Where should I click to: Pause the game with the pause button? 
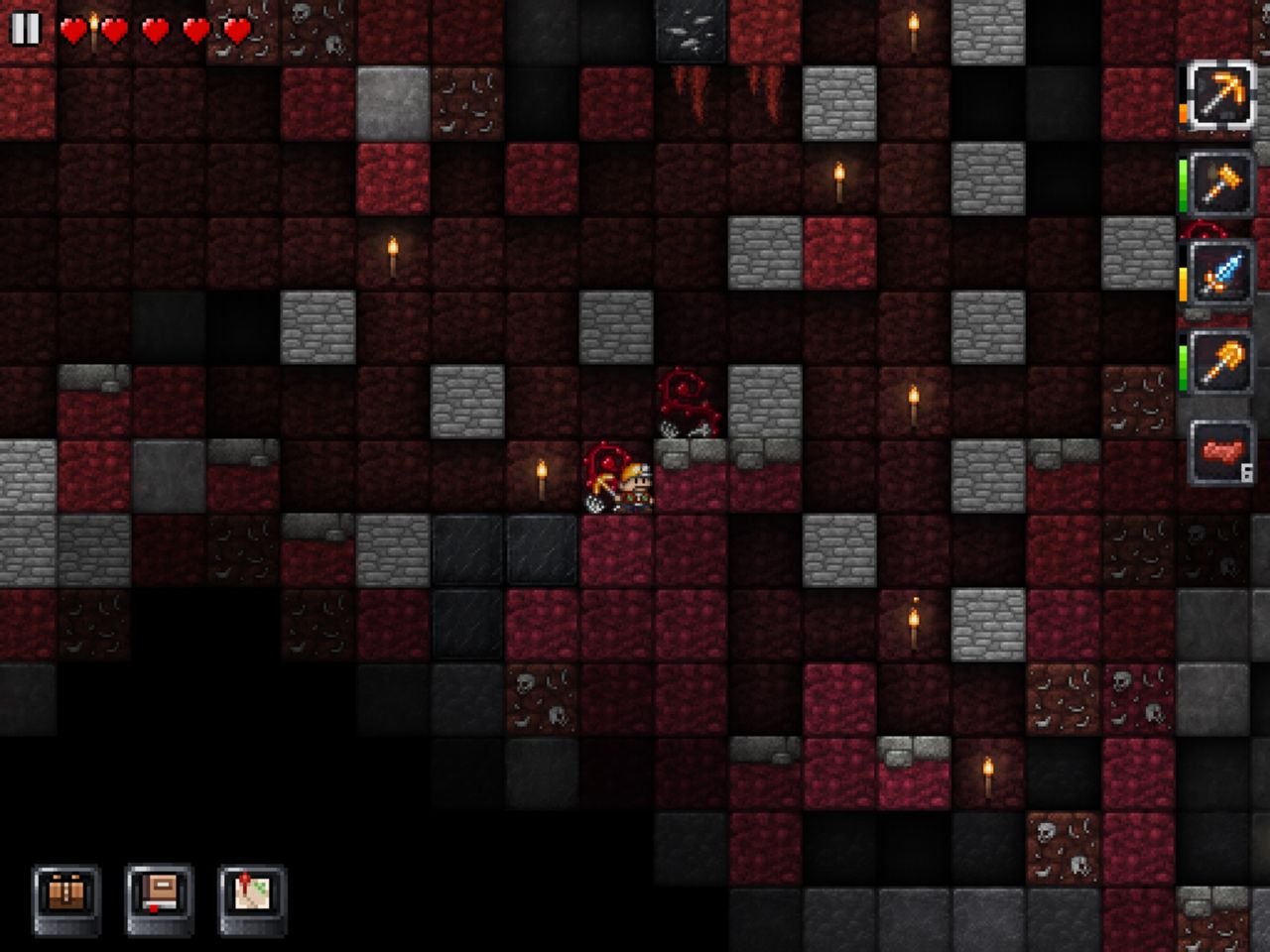tap(25, 29)
